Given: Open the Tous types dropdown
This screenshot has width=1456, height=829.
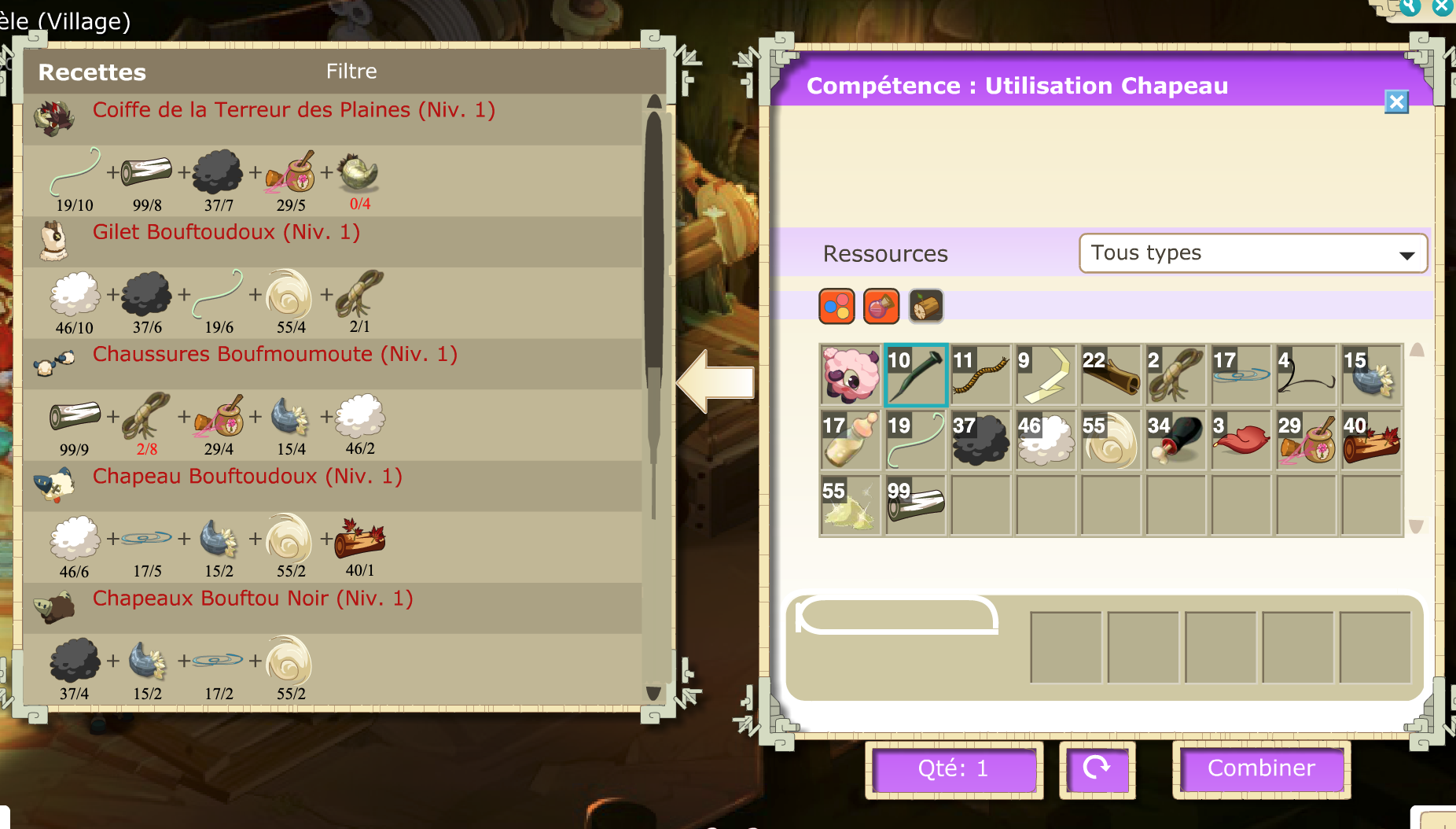Looking at the screenshot, I should tap(1253, 253).
